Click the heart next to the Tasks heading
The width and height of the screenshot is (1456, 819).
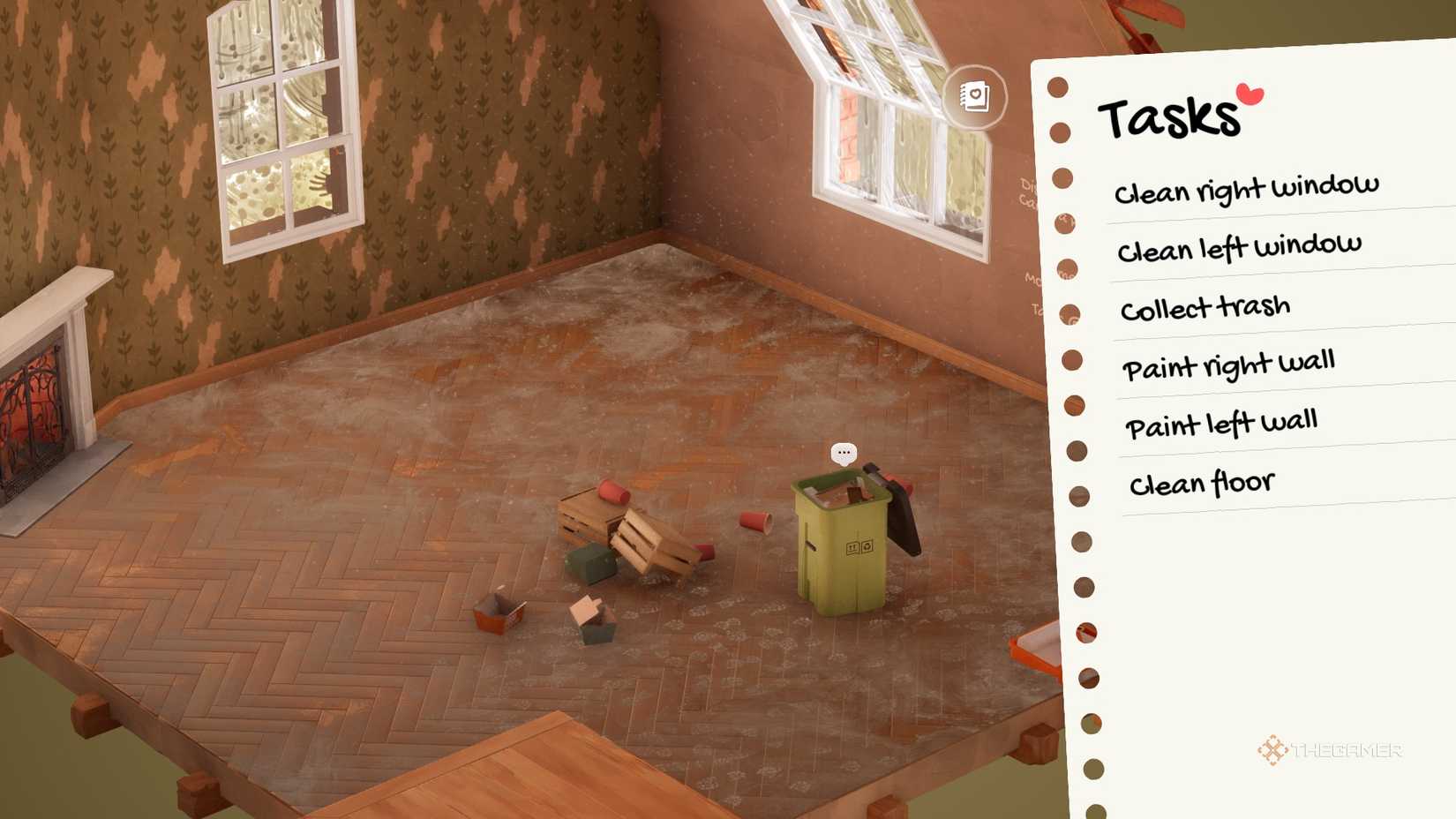1248,93
